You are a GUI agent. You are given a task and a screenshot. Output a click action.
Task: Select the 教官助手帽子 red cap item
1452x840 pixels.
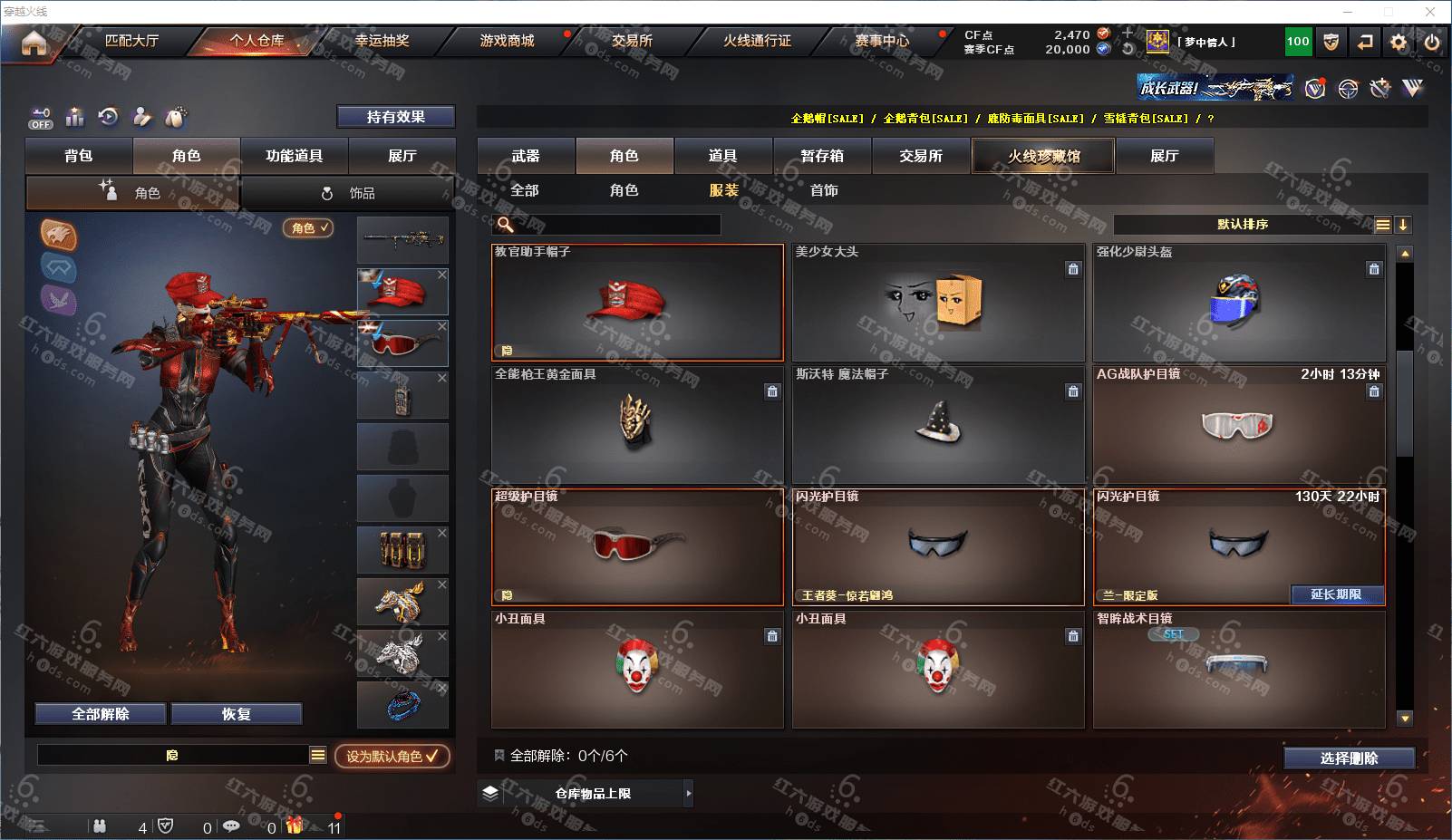coord(637,303)
